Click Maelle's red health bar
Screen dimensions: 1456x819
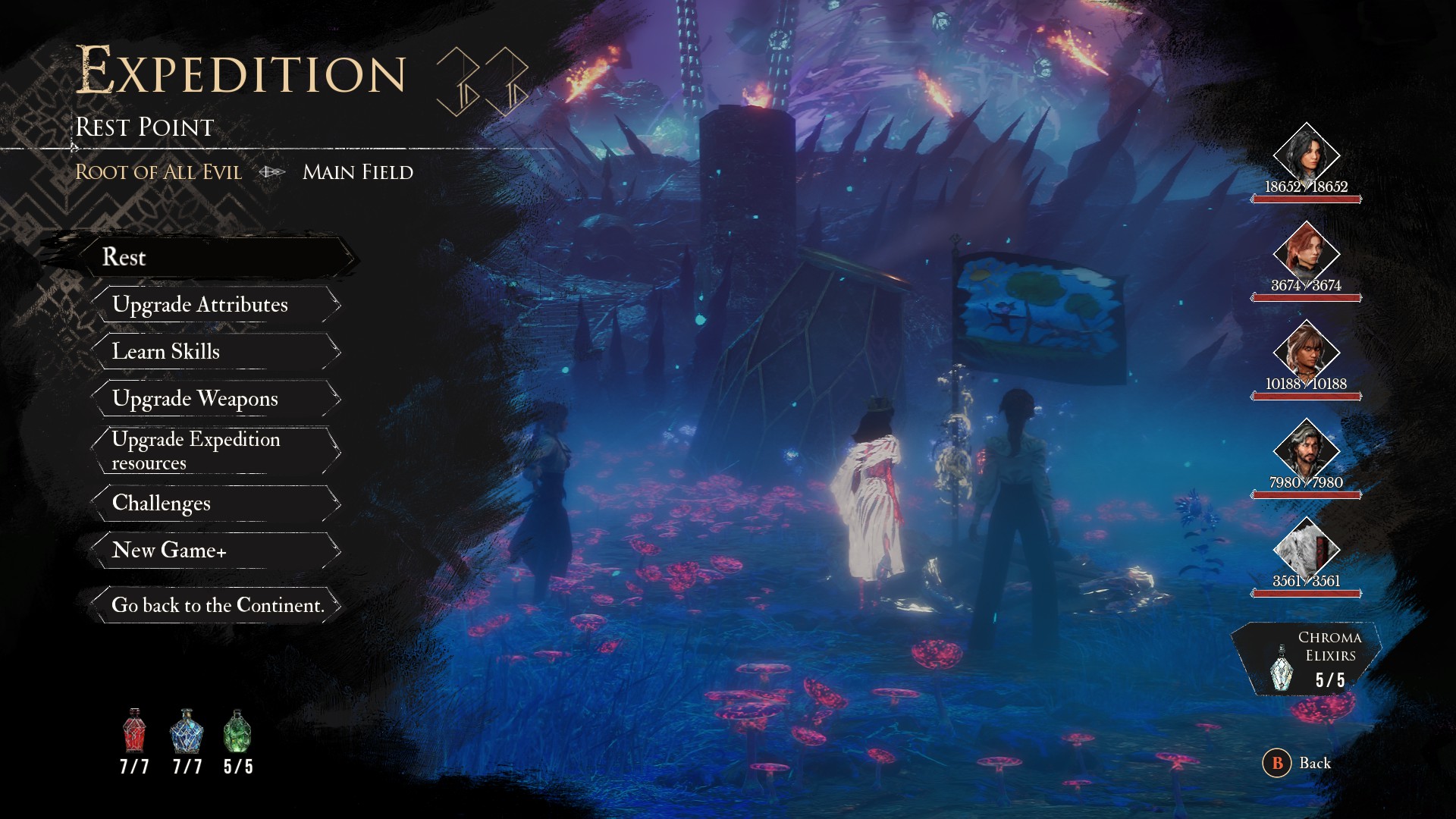(1307, 199)
